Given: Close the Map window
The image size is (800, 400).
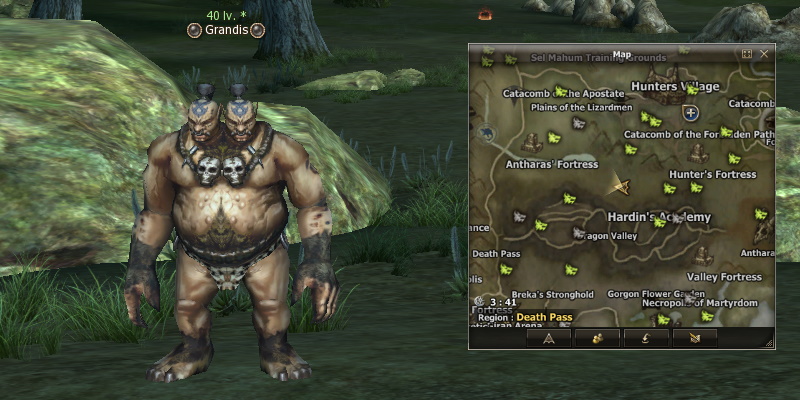Looking at the screenshot, I should (764, 54).
